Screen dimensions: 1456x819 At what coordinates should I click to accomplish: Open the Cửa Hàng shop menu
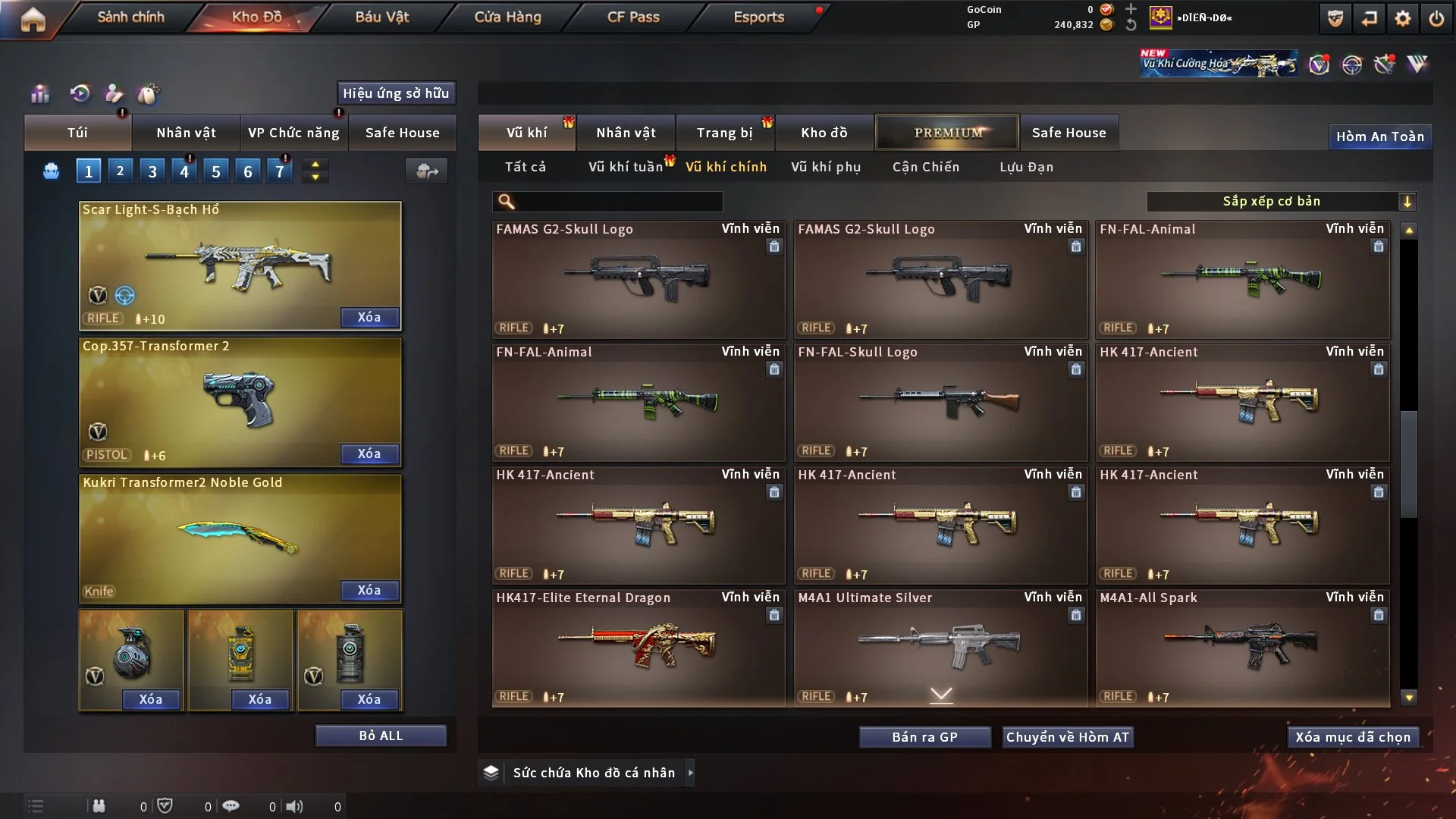(507, 17)
